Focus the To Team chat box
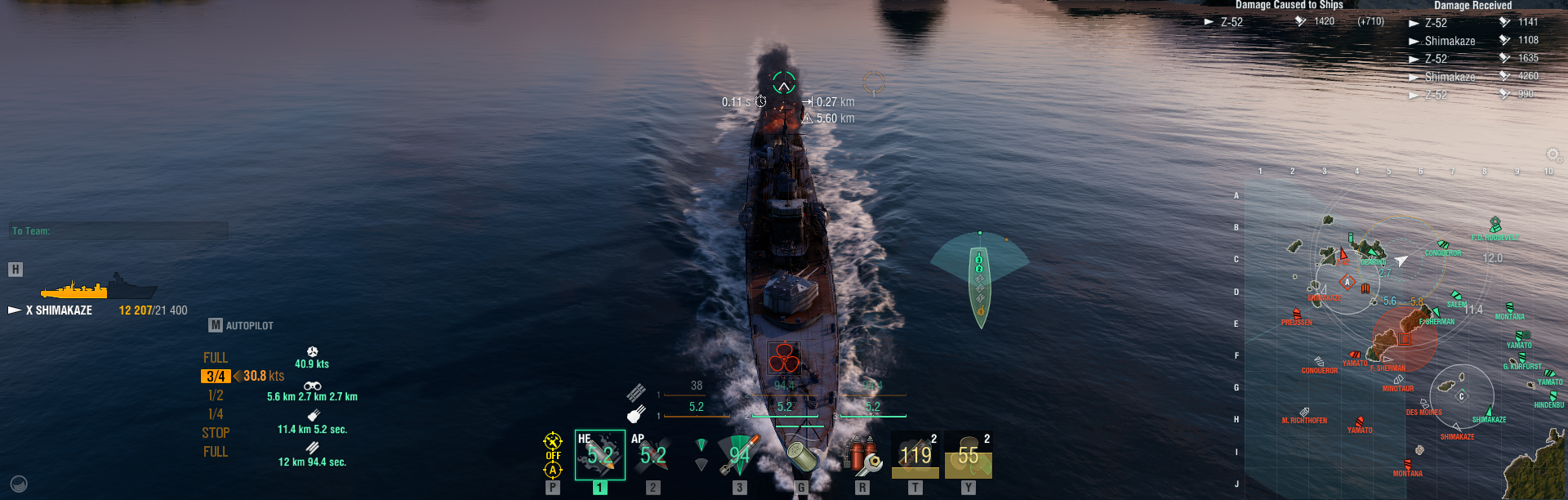Image resolution: width=1568 pixels, height=500 pixels. [118, 231]
